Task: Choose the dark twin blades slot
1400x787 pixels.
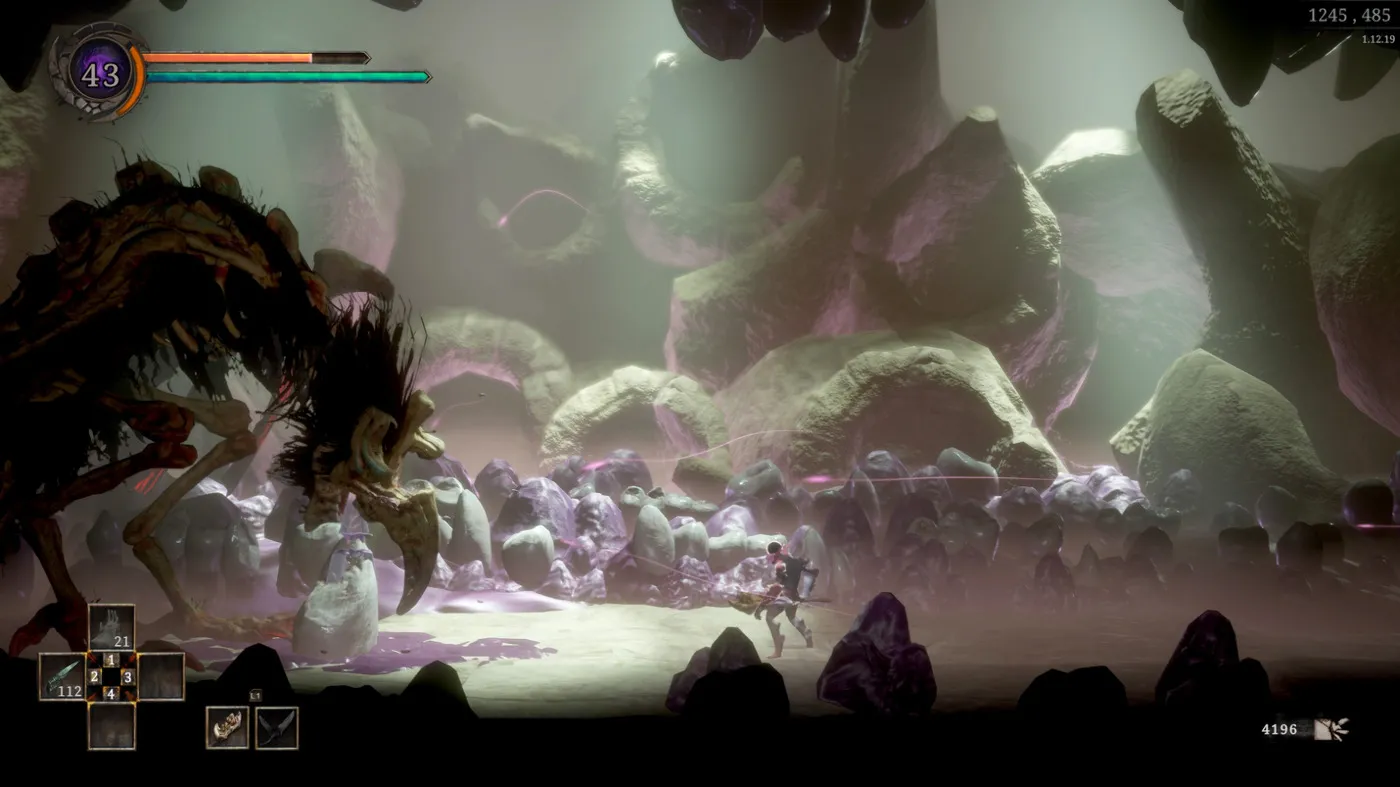Action: tap(276, 727)
